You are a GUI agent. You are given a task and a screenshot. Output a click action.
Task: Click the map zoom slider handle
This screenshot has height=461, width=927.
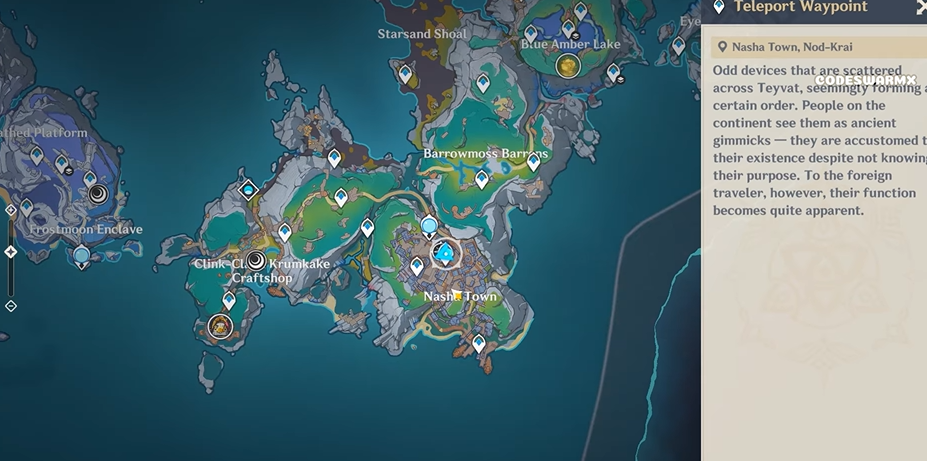[11, 252]
